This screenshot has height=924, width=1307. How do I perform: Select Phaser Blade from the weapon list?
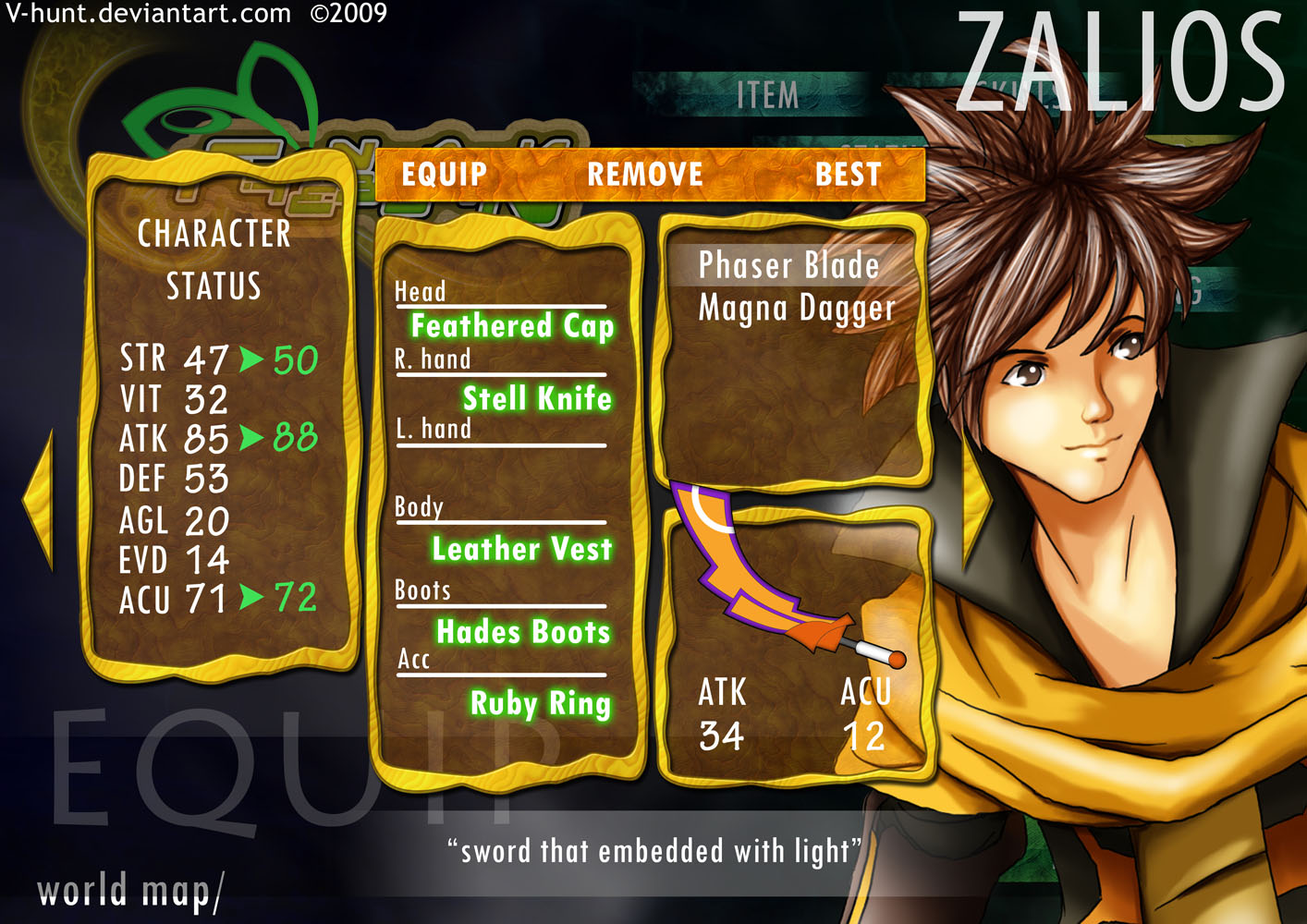(788, 265)
